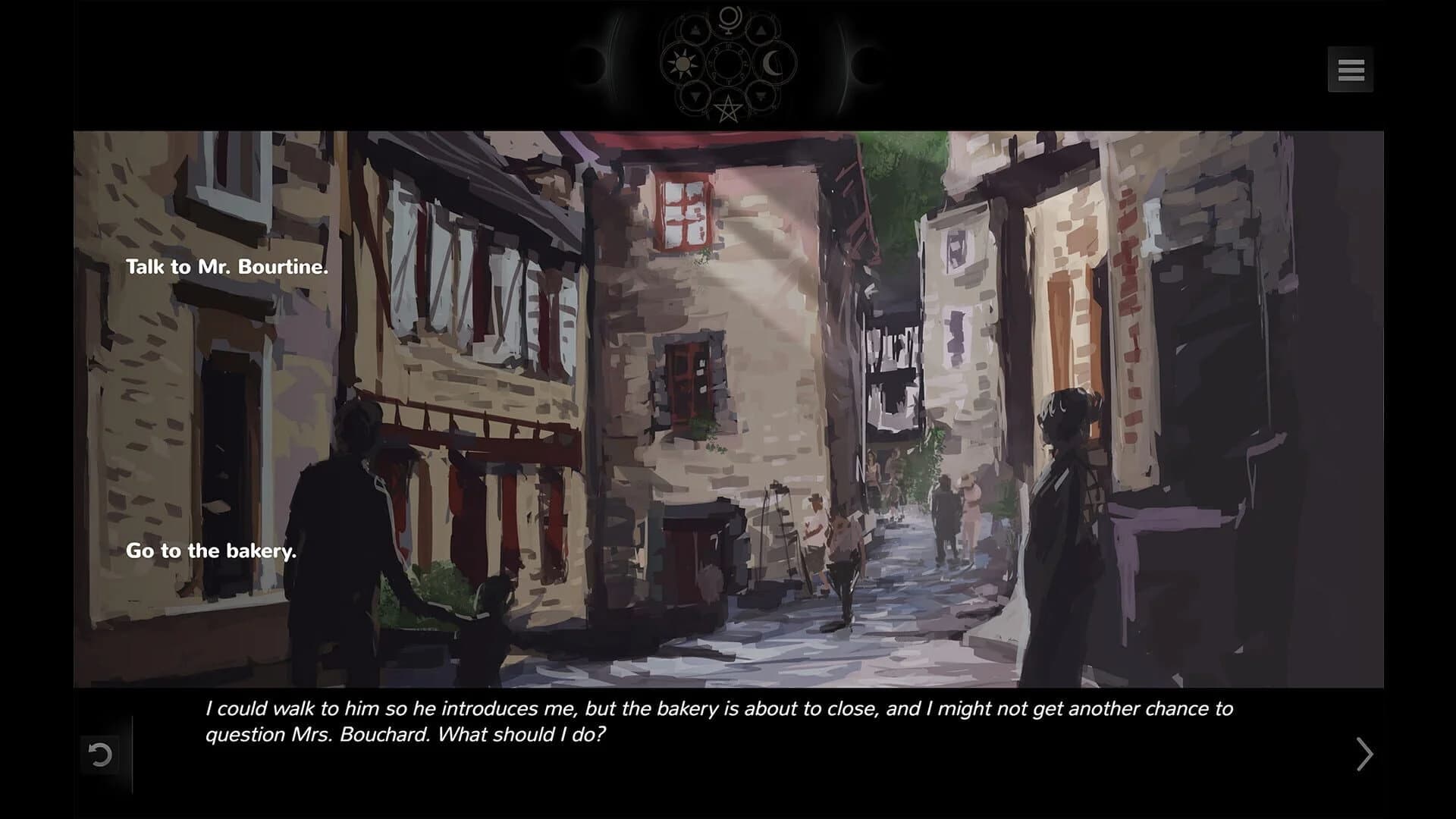
Task: Click the center of the astrological wheel
Action: coord(728,64)
